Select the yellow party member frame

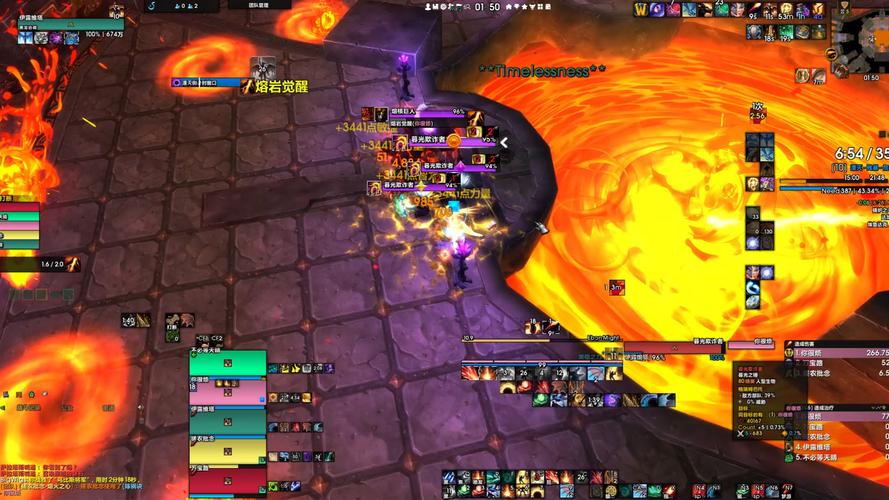pyautogui.click(x=228, y=450)
